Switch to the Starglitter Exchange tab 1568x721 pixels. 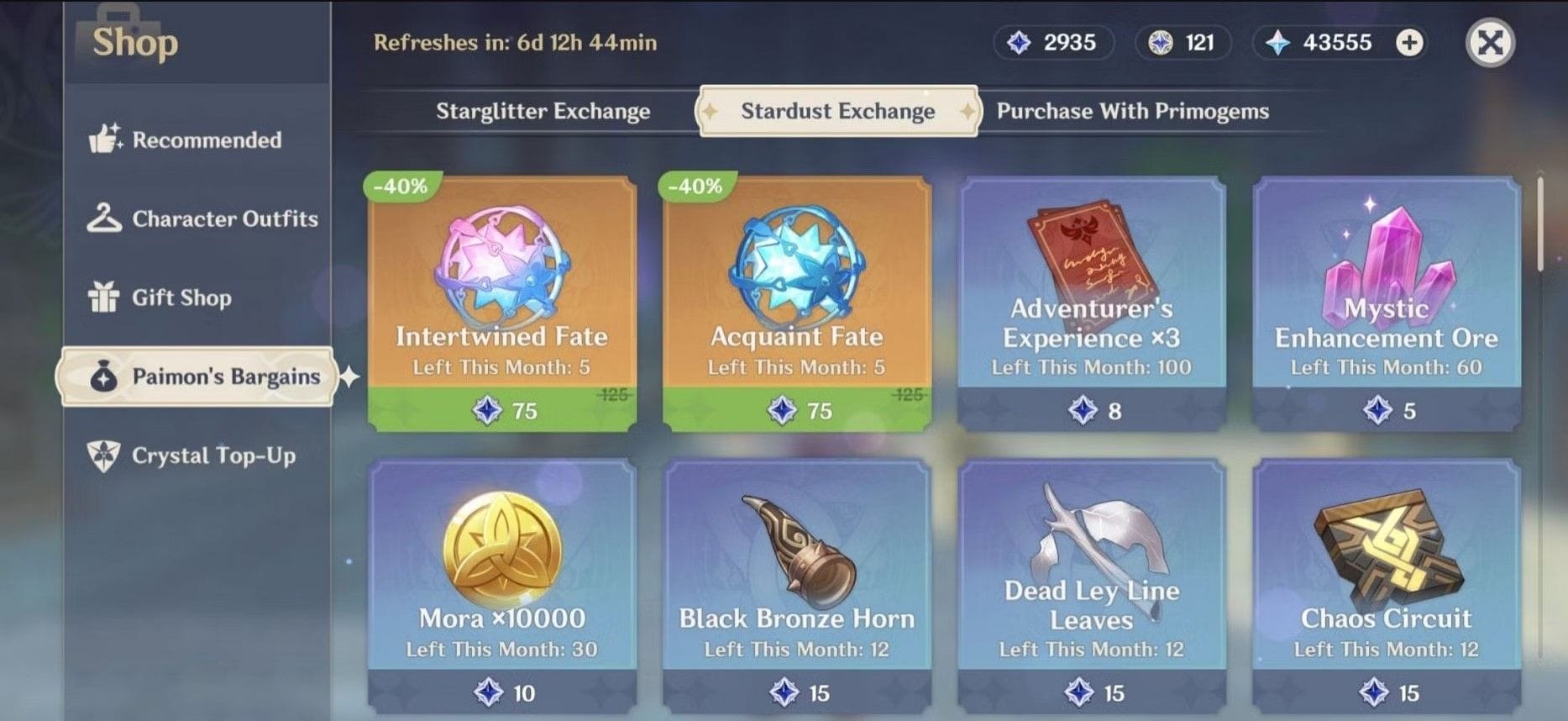click(x=543, y=111)
